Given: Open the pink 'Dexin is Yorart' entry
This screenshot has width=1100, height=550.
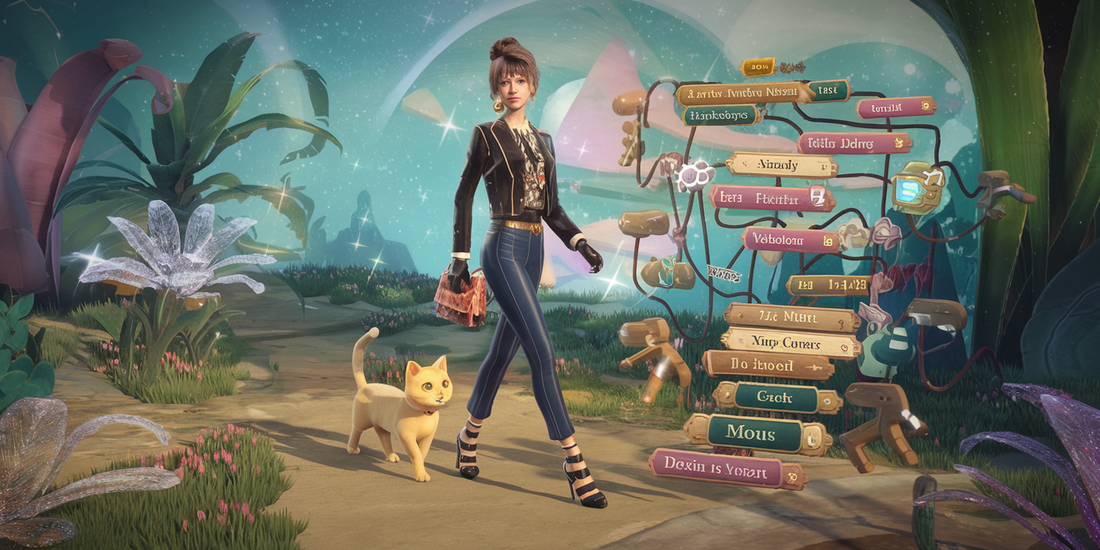Looking at the screenshot, I should click(726, 466).
